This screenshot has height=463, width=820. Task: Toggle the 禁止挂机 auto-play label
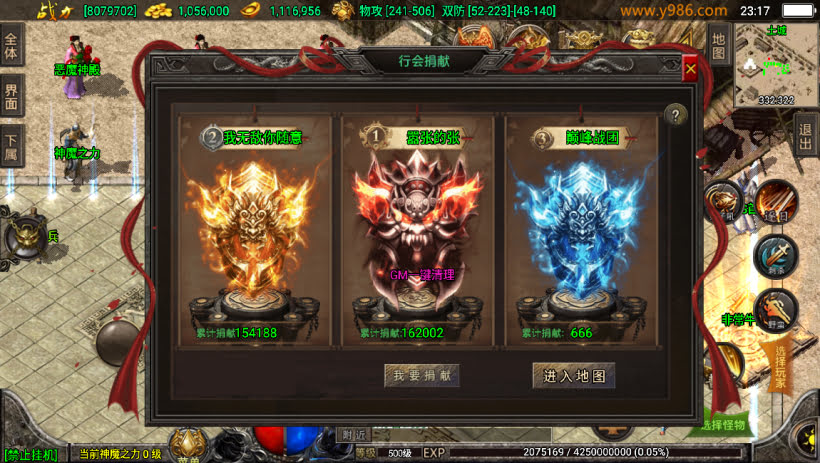(x=31, y=455)
